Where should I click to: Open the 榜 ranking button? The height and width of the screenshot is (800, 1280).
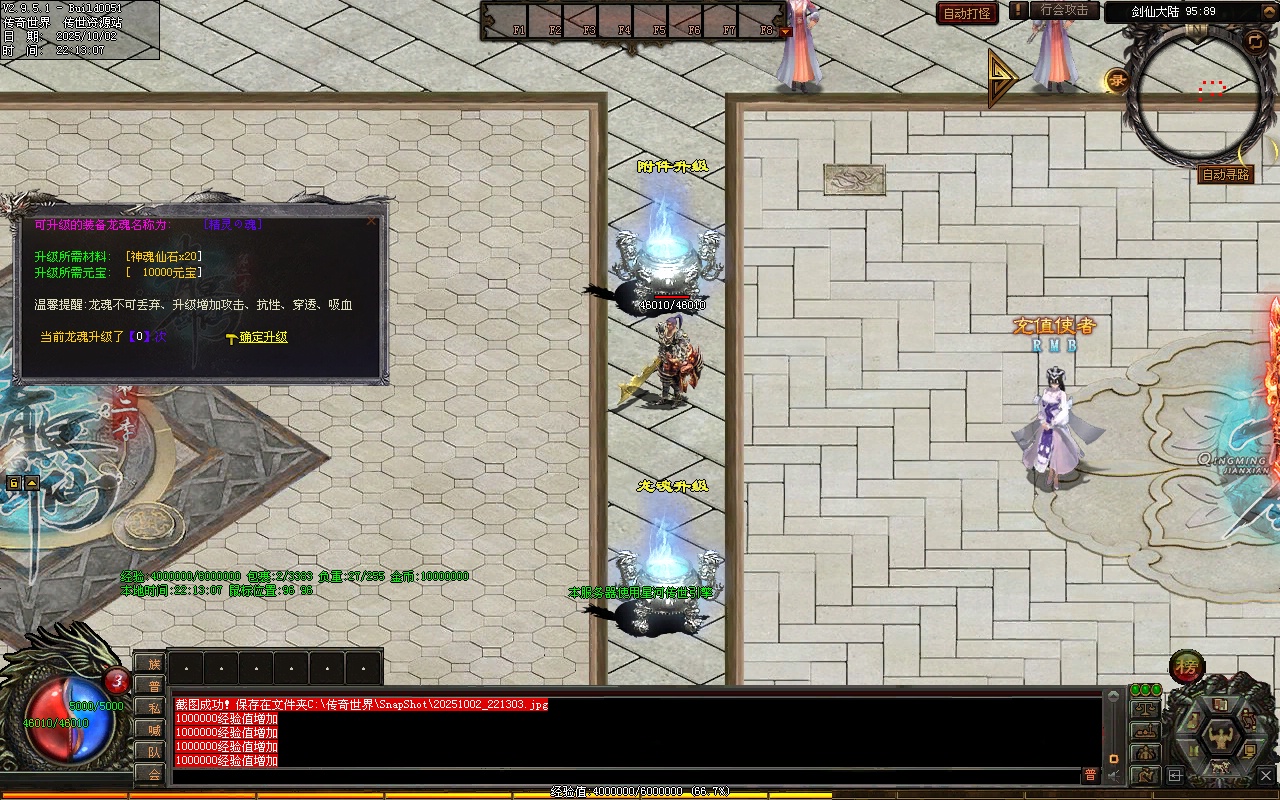click(x=1187, y=667)
